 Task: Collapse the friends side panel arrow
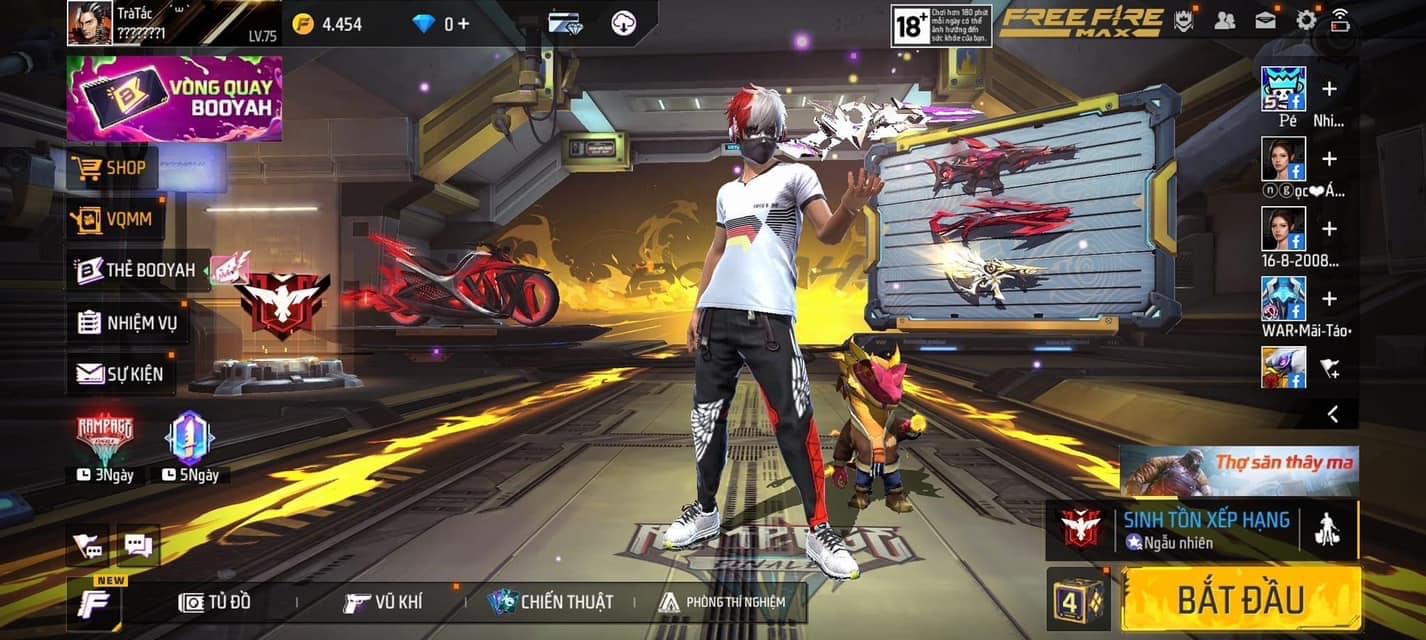pyautogui.click(x=1332, y=413)
